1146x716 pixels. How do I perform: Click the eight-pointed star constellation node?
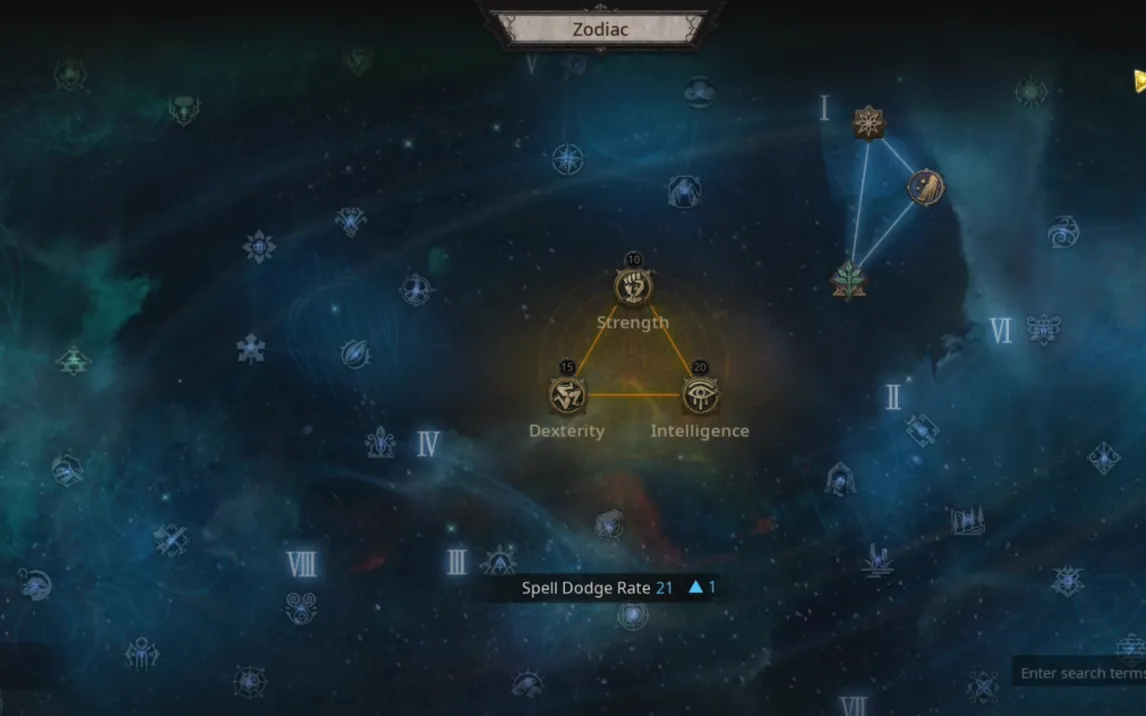[x=869, y=123]
